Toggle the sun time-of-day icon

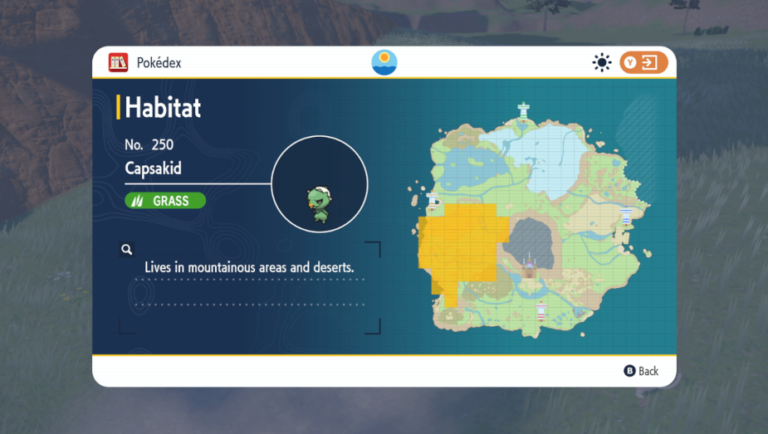coord(601,63)
